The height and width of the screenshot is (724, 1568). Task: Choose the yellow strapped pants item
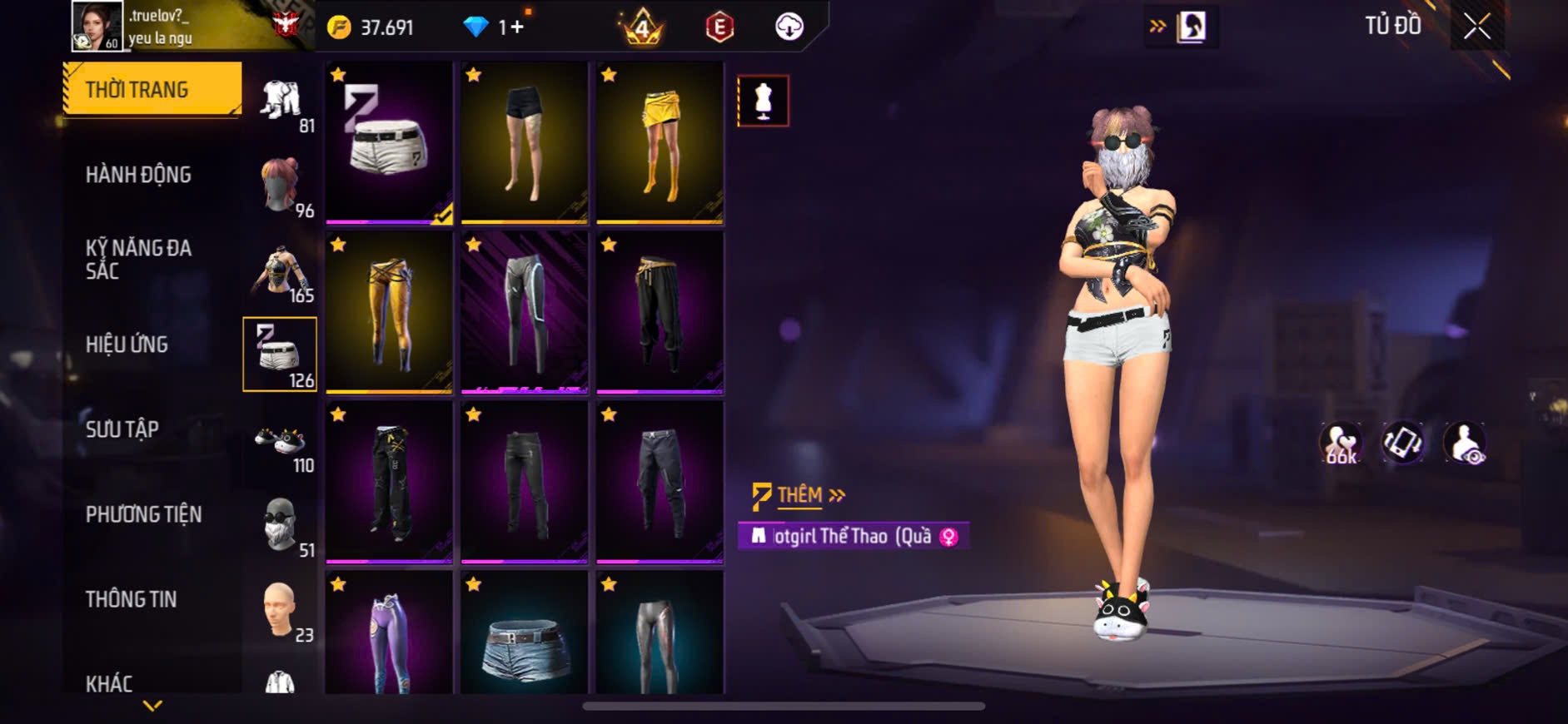coord(389,312)
